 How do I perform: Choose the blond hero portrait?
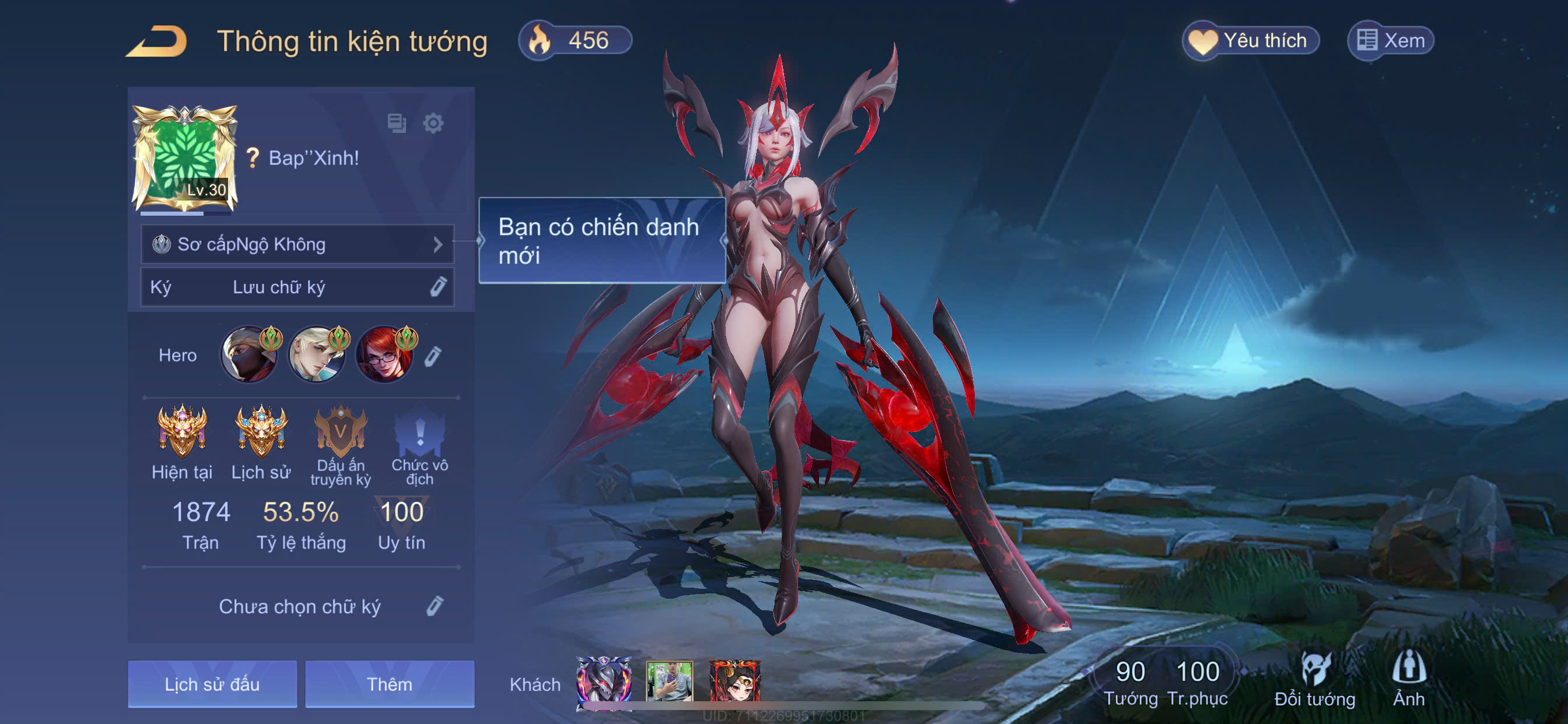pos(317,356)
